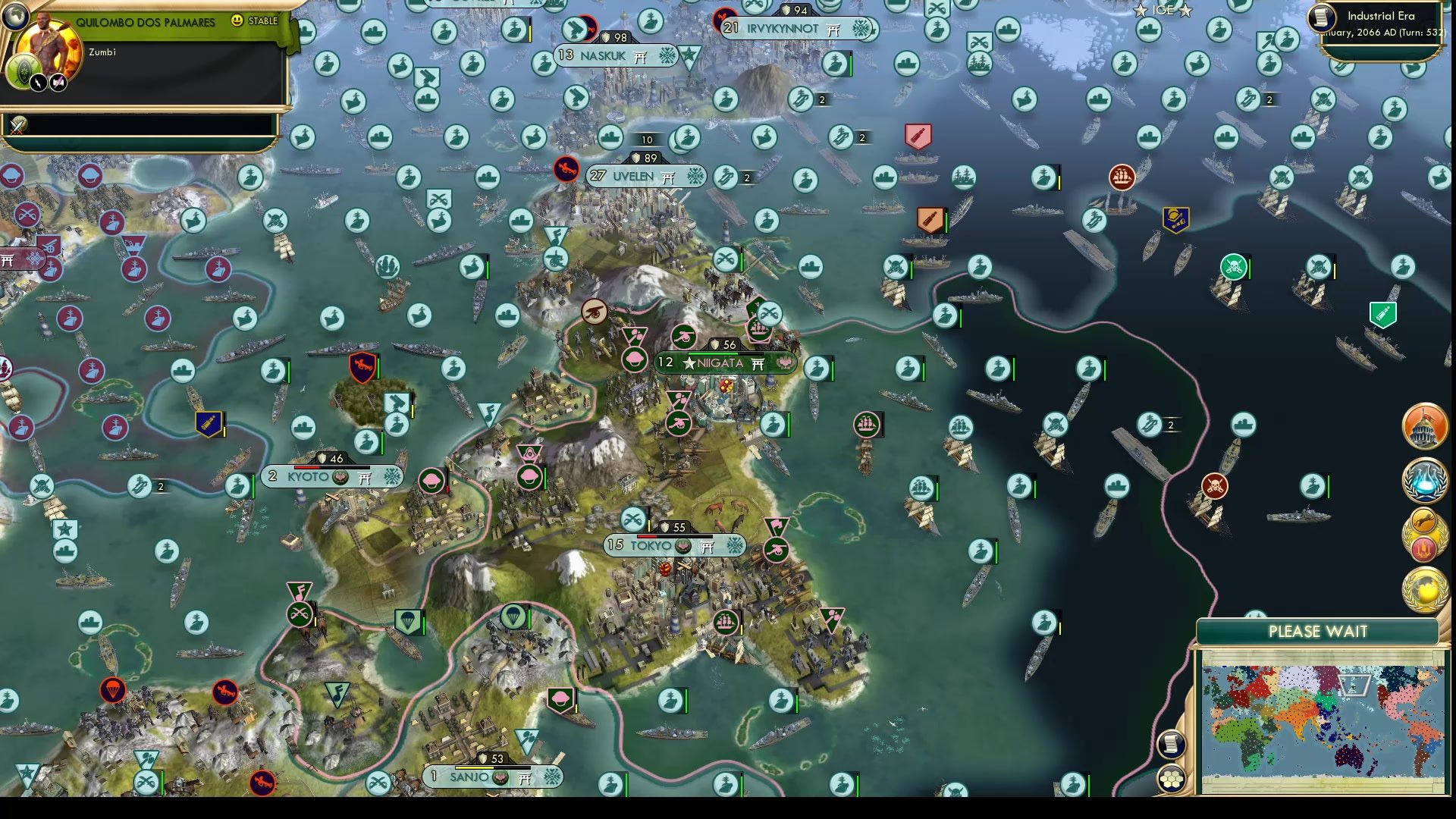Open the Diplomacy globe overview icon
The width and height of the screenshot is (1456, 819).
pos(1423,588)
